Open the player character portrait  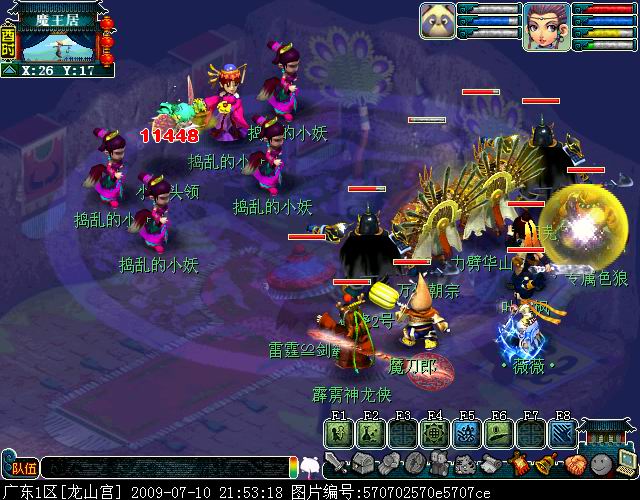pyautogui.click(x=545, y=25)
